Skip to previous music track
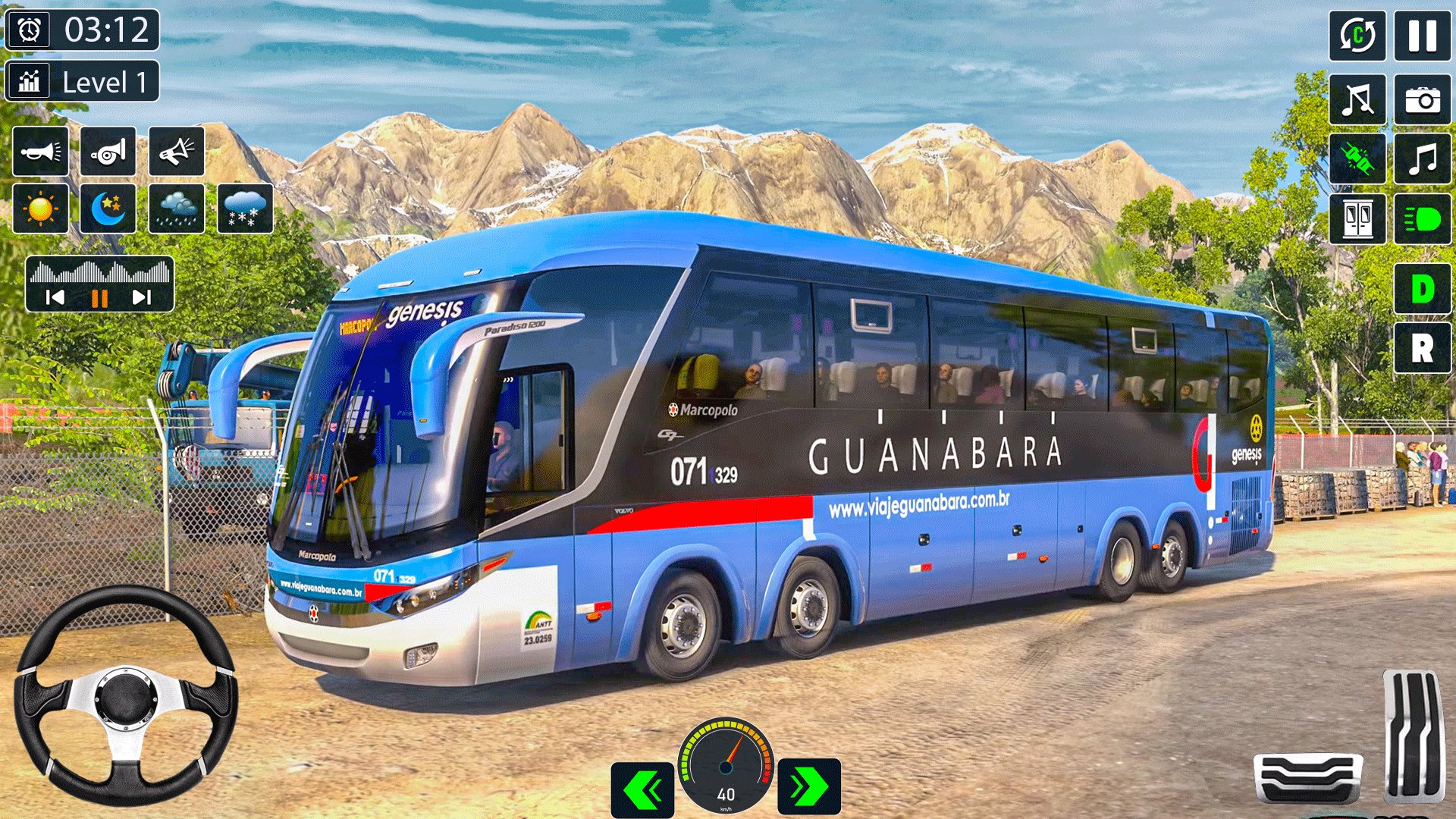Image resolution: width=1456 pixels, height=819 pixels. pyautogui.click(x=55, y=297)
